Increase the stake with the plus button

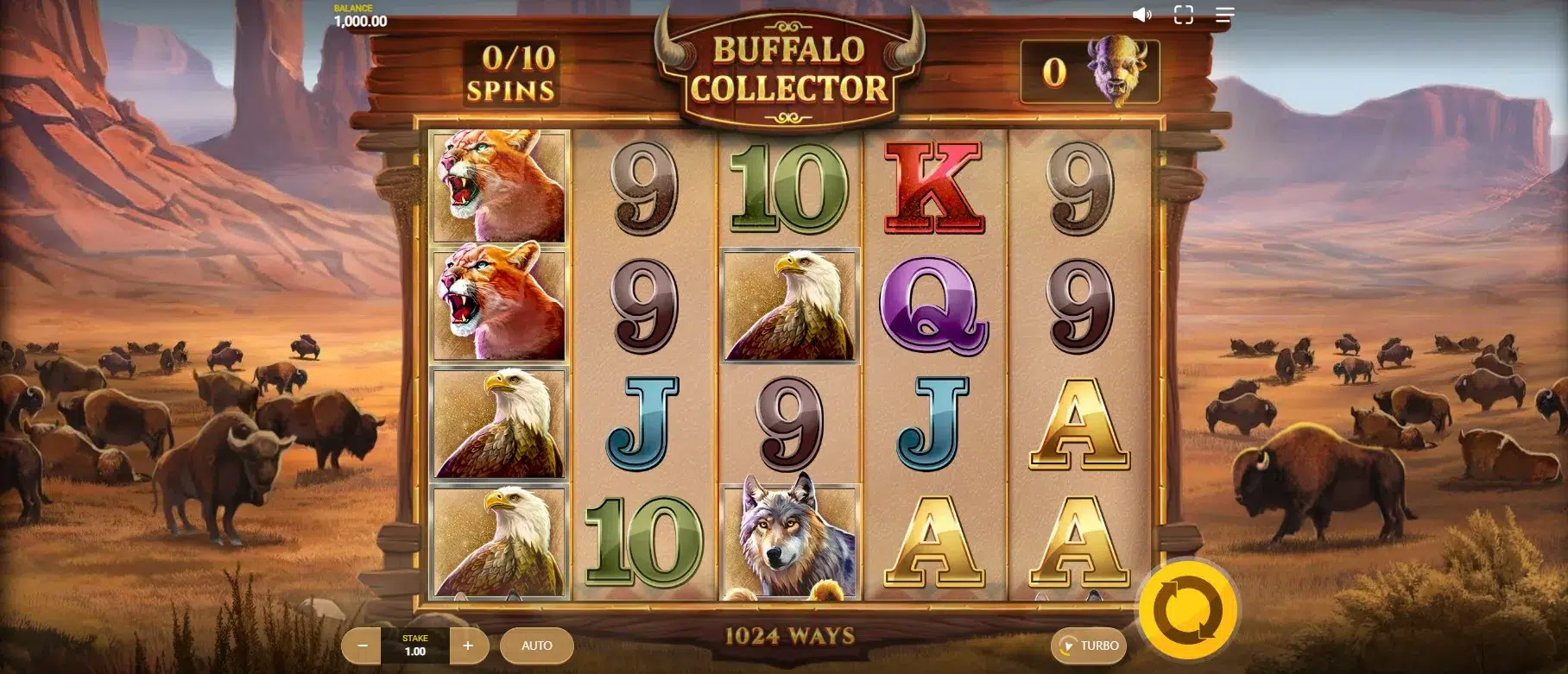click(468, 646)
